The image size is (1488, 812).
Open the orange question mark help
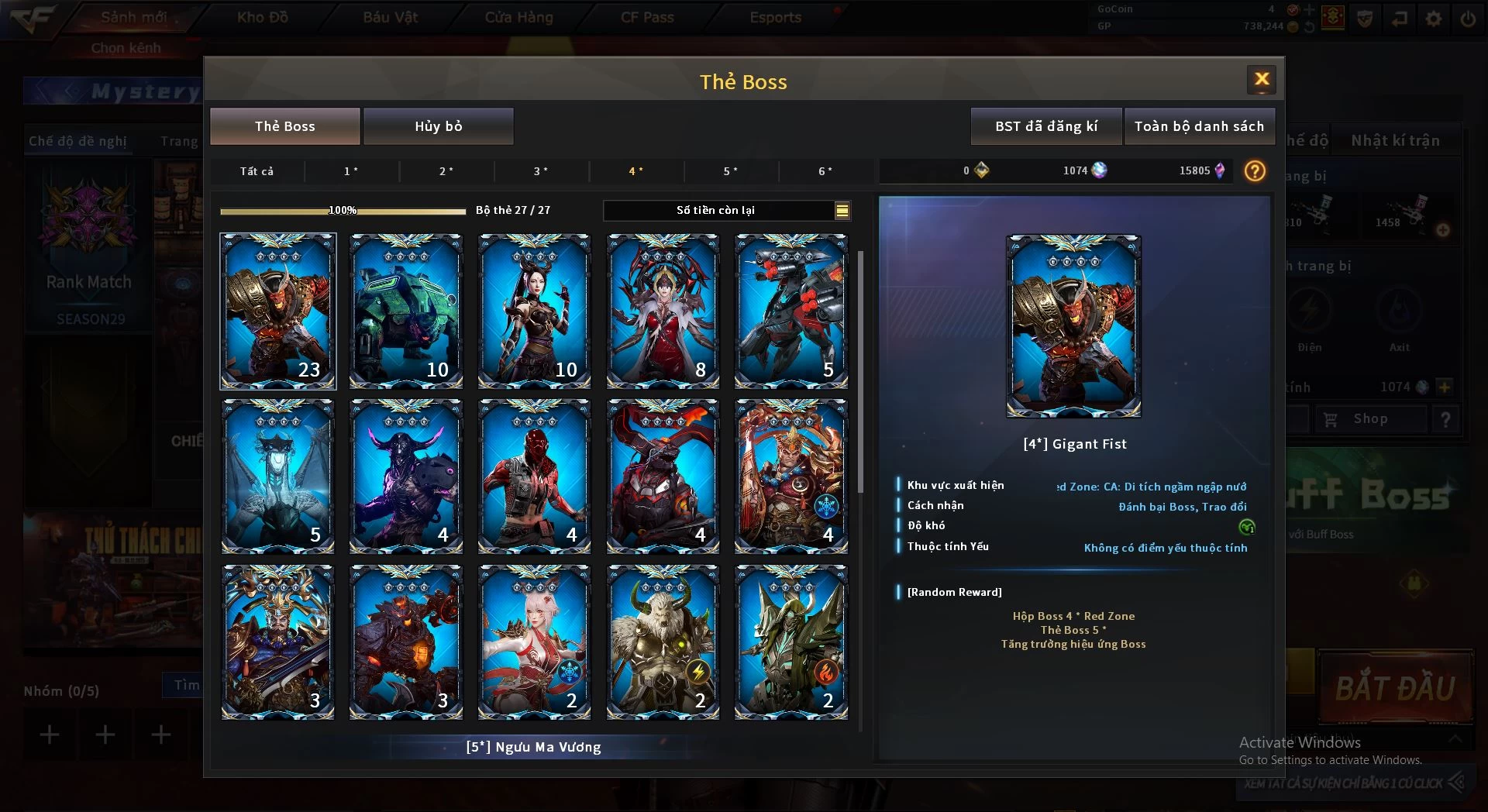pos(1254,171)
